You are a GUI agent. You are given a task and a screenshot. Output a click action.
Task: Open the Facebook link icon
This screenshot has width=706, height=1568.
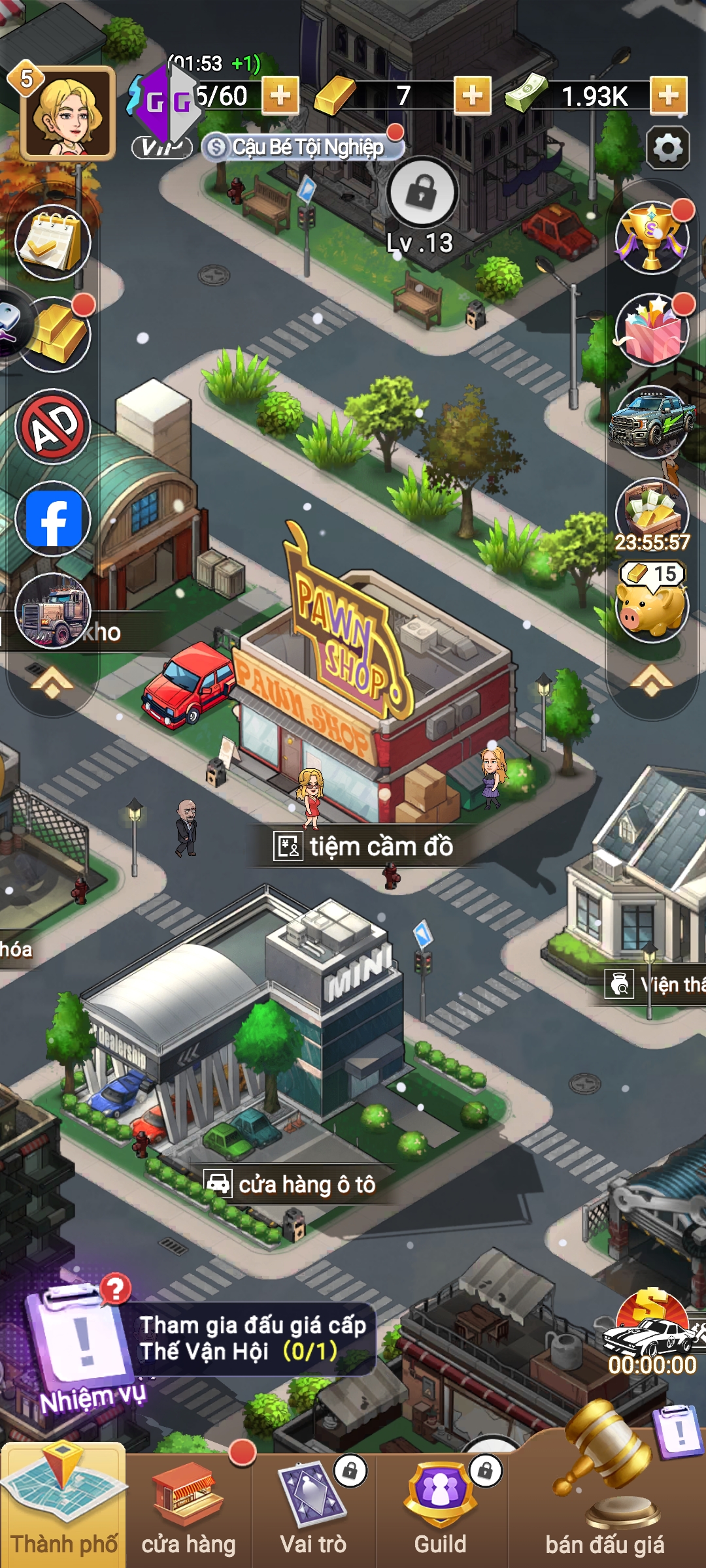54,519
